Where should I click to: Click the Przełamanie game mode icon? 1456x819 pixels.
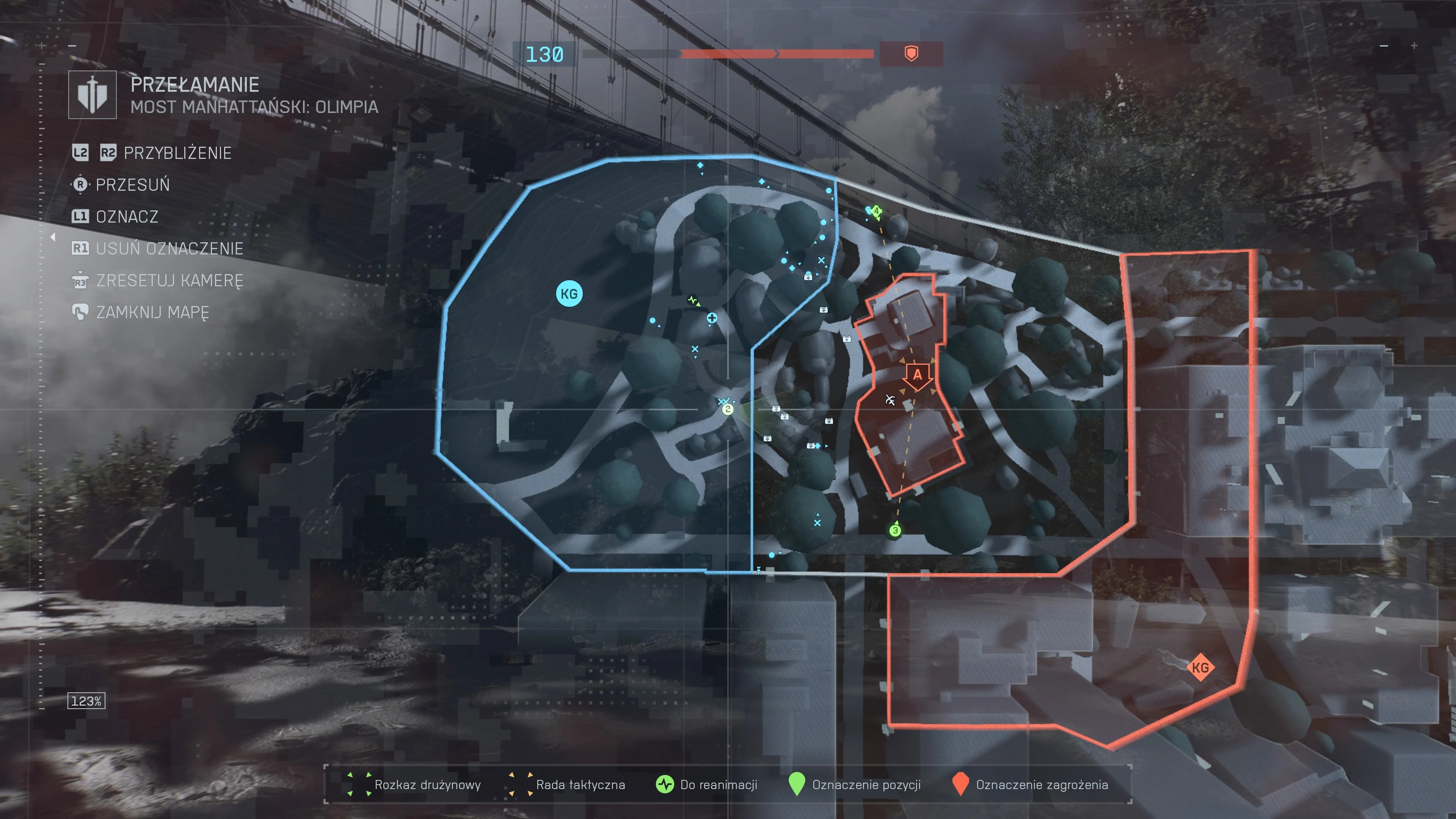coord(92,95)
